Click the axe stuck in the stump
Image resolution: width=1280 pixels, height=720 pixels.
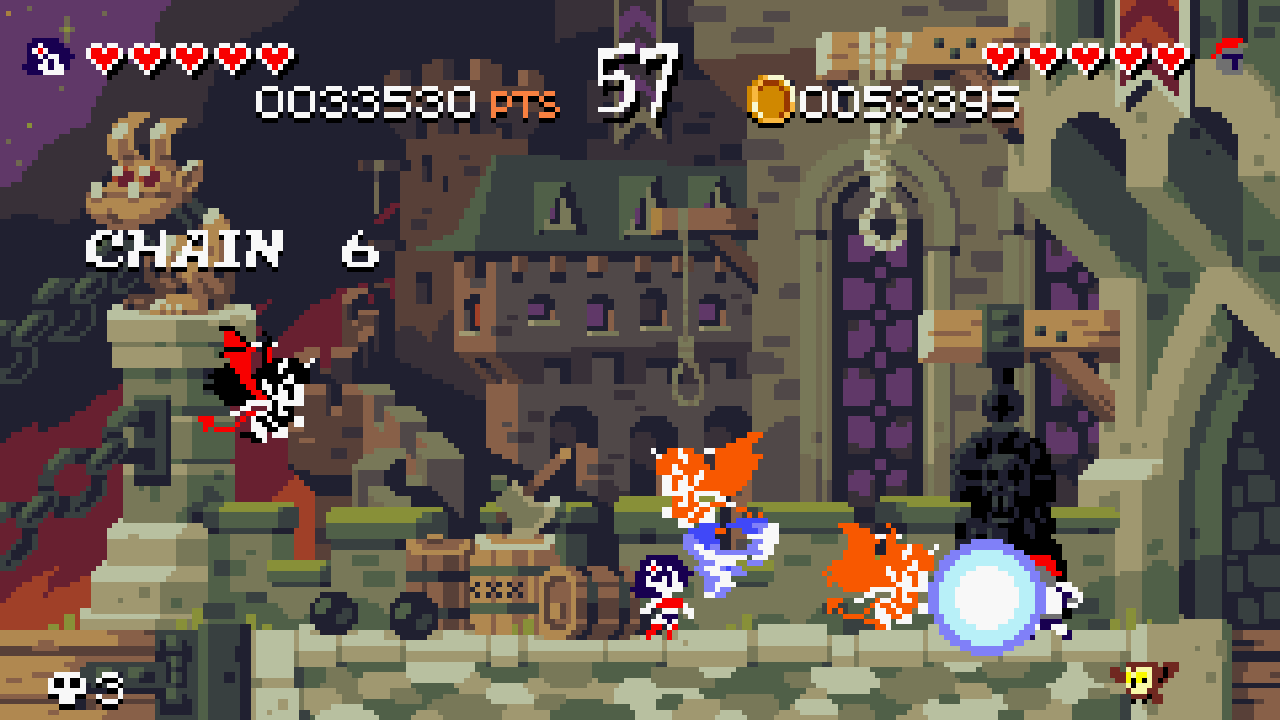(530, 490)
